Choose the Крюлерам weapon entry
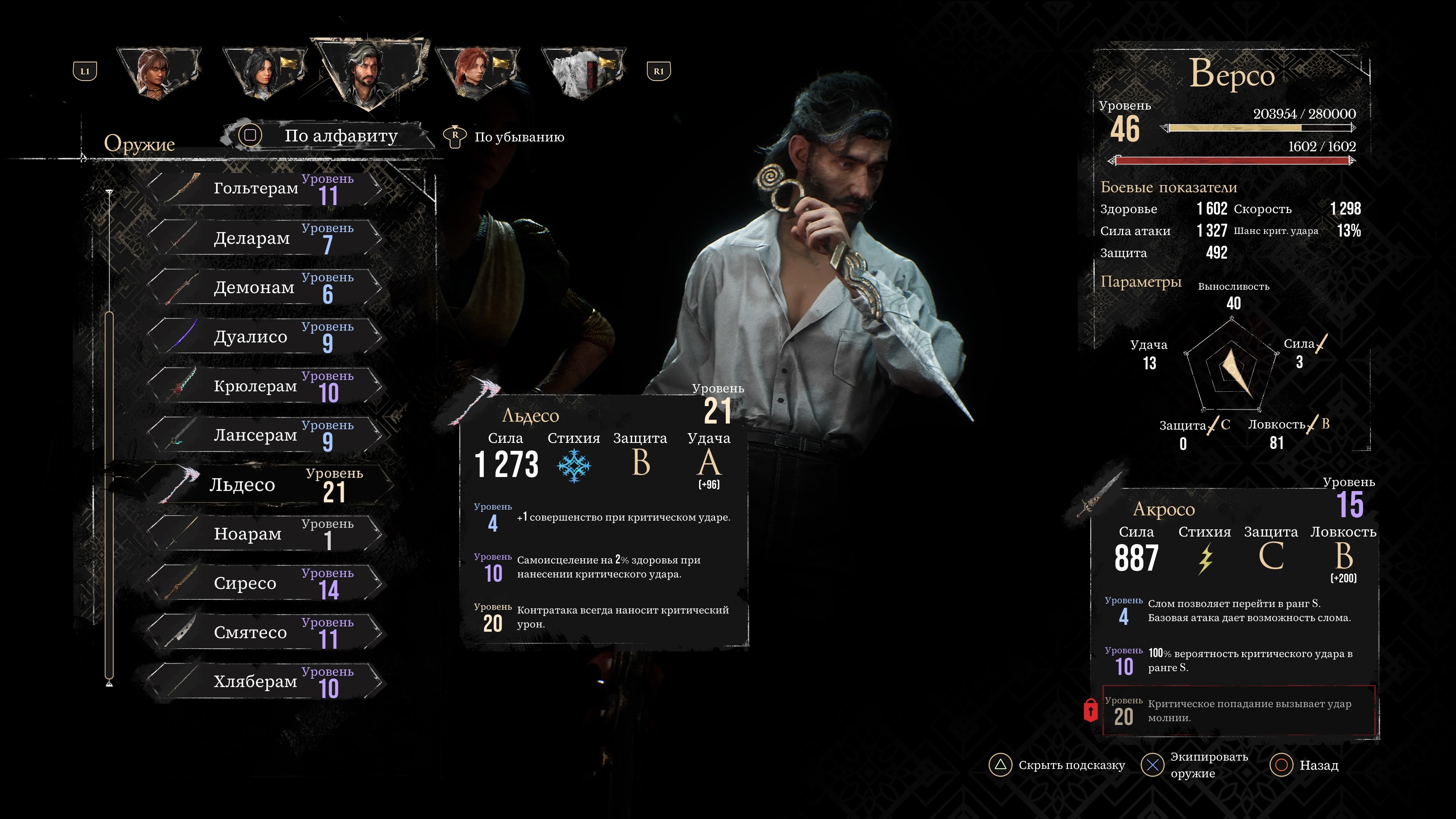The height and width of the screenshot is (819, 1456). 265,386
